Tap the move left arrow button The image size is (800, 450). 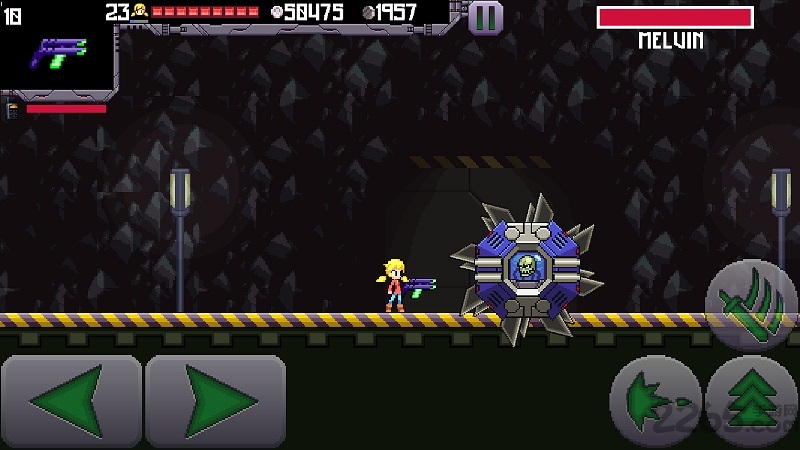[71, 401]
